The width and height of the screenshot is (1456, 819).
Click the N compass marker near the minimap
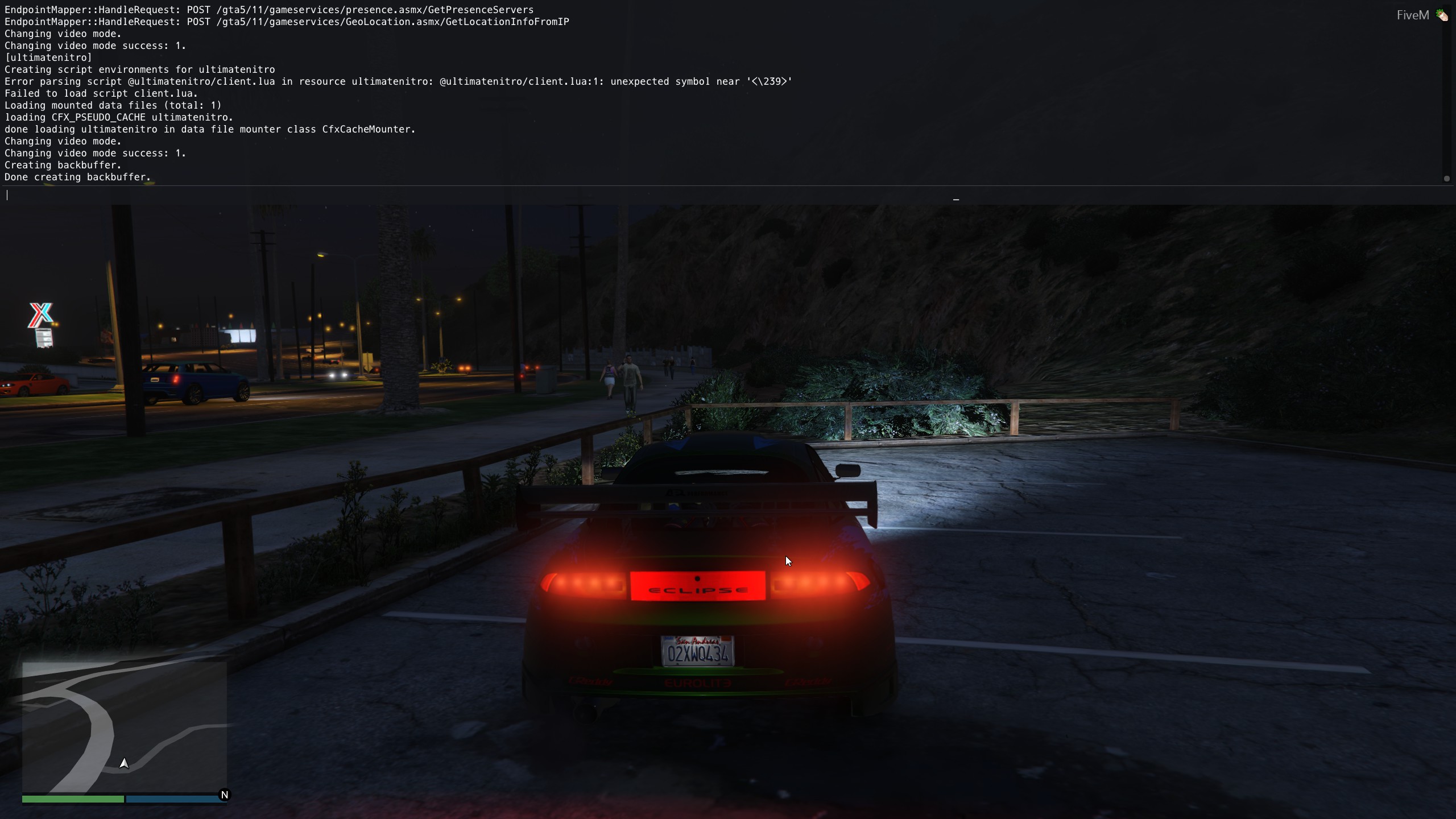coord(225,795)
